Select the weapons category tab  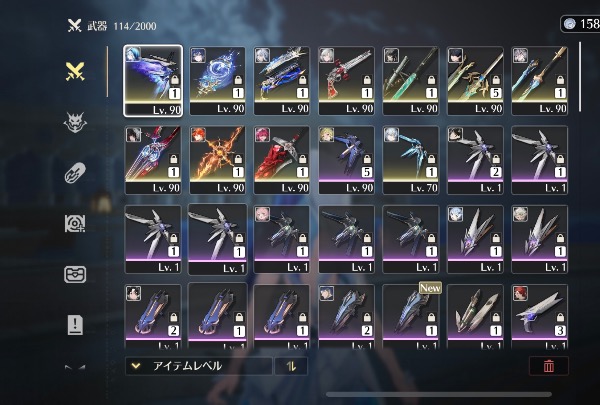point(75,71)
